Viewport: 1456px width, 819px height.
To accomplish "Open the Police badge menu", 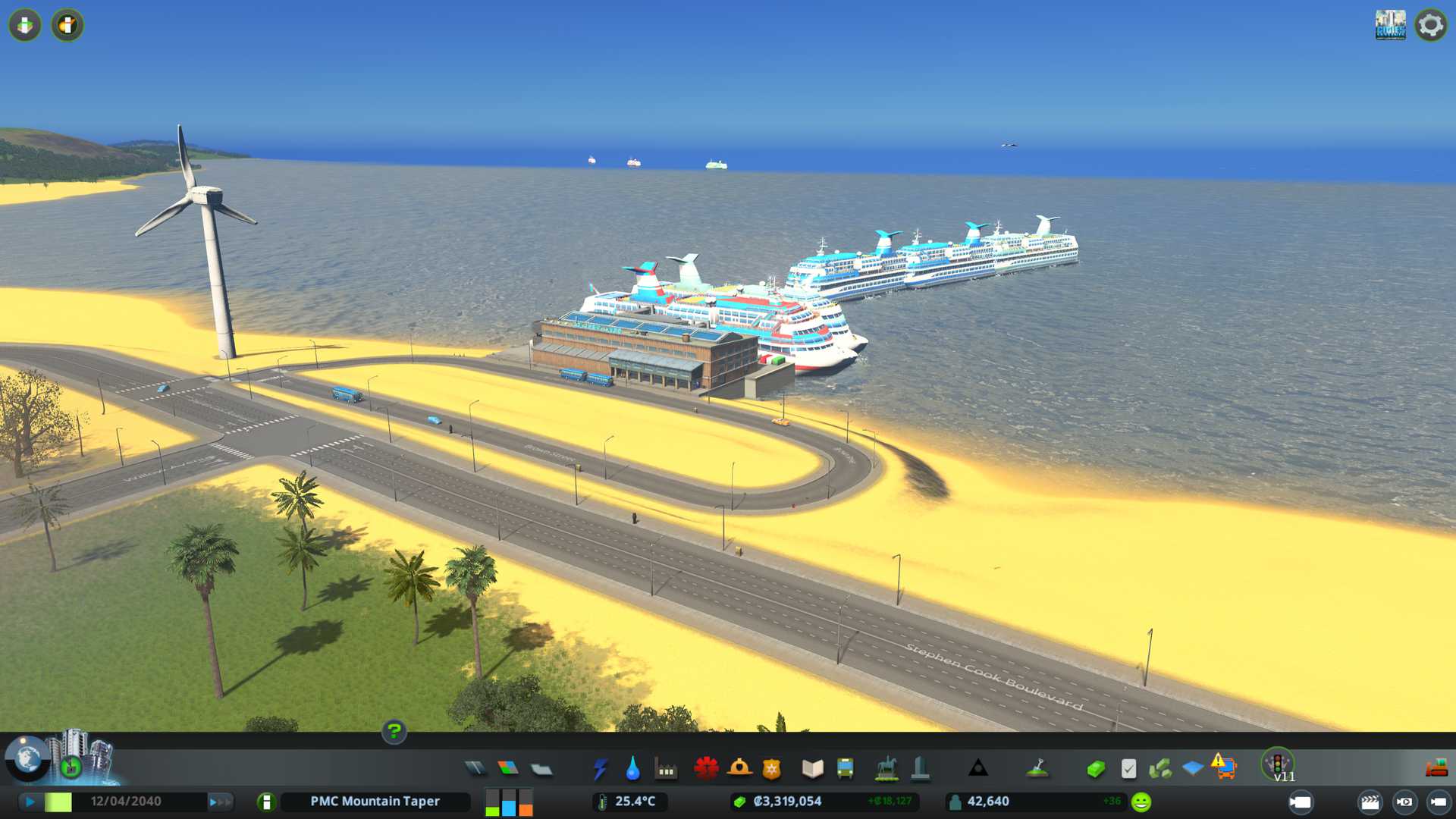I will coord(771,769).
